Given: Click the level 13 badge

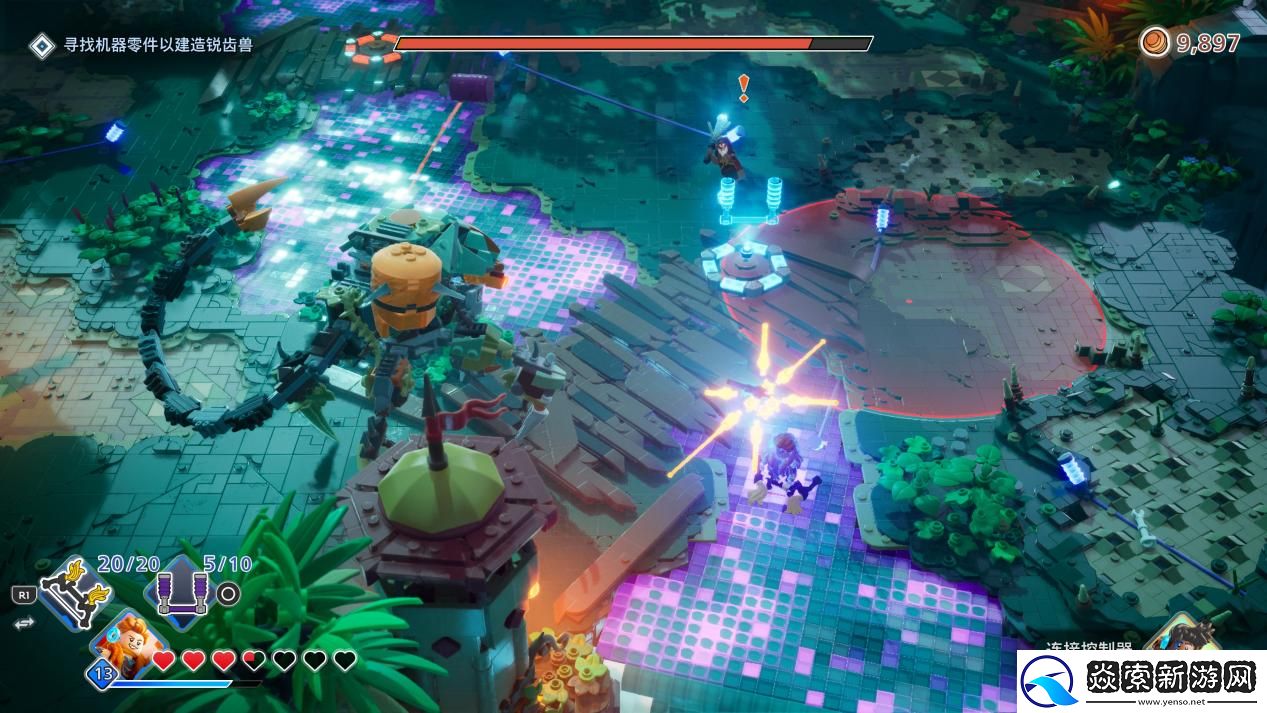Looking at the screenshot, I should (101, 673).
